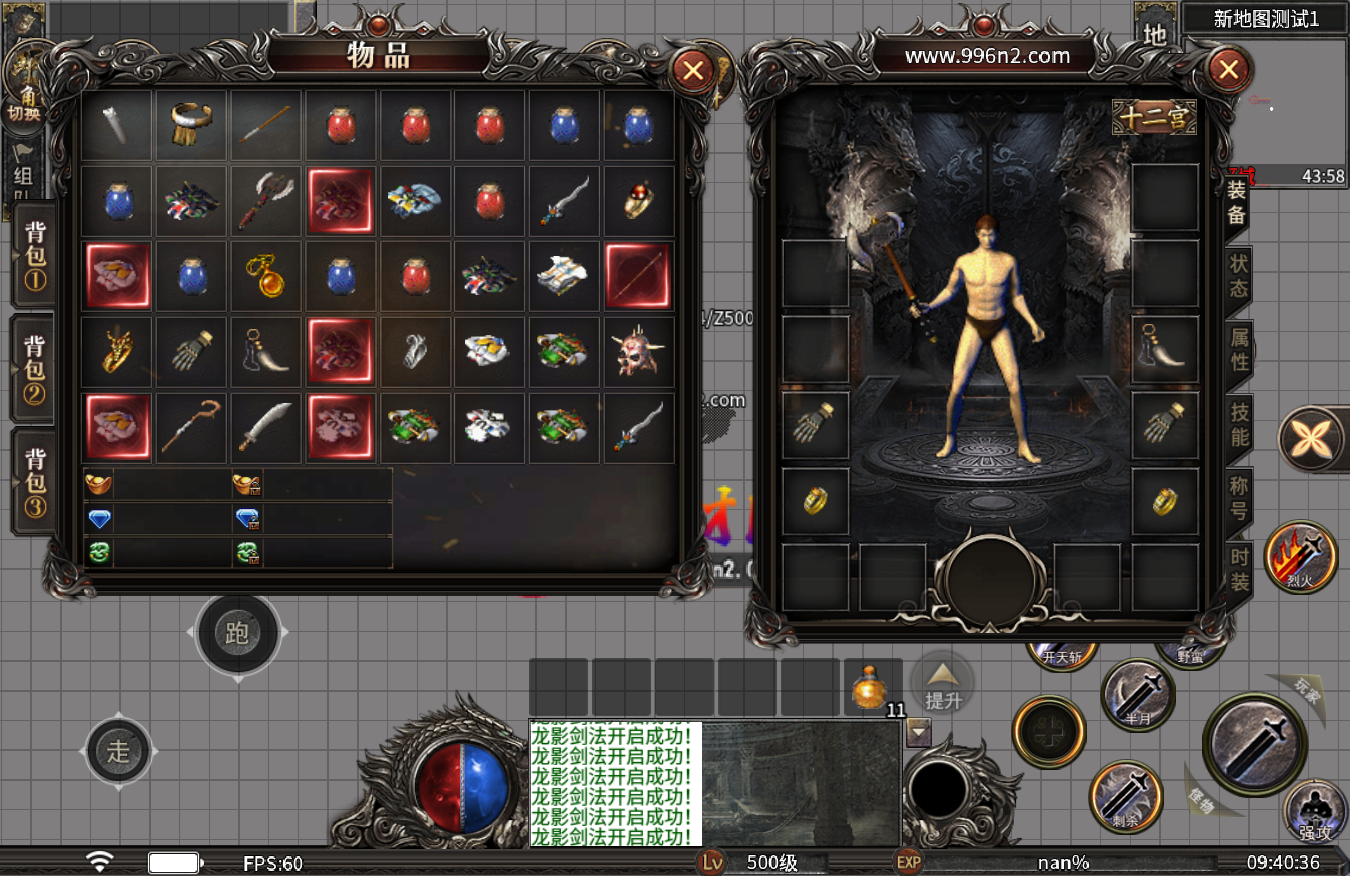1350x876 pixels.
Task: Open the 时装 fashion tab
Action: pos(1238,570)
